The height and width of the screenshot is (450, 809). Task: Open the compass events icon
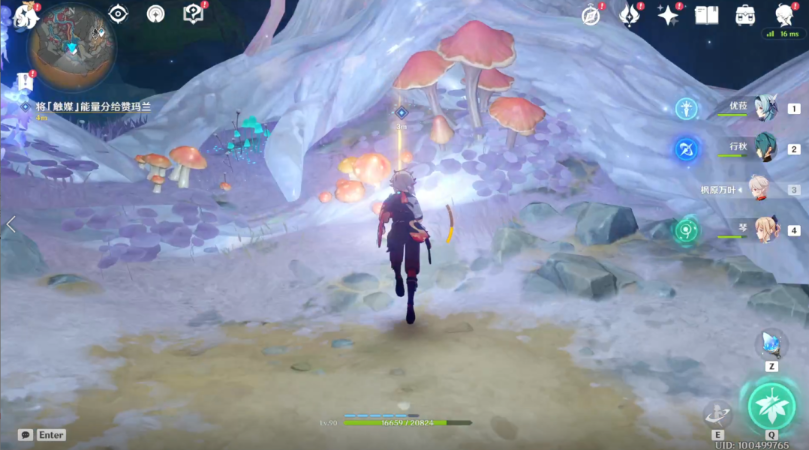coord(591,15)
